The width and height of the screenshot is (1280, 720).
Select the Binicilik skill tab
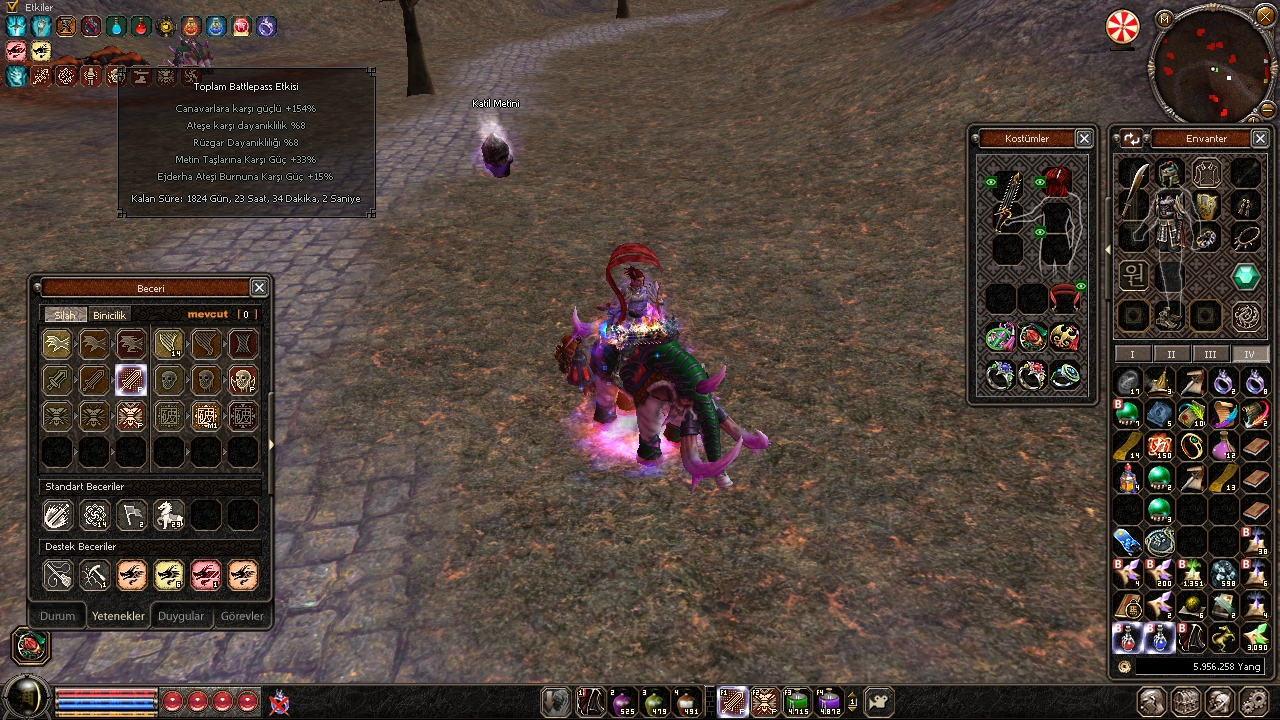click(111, 315)
